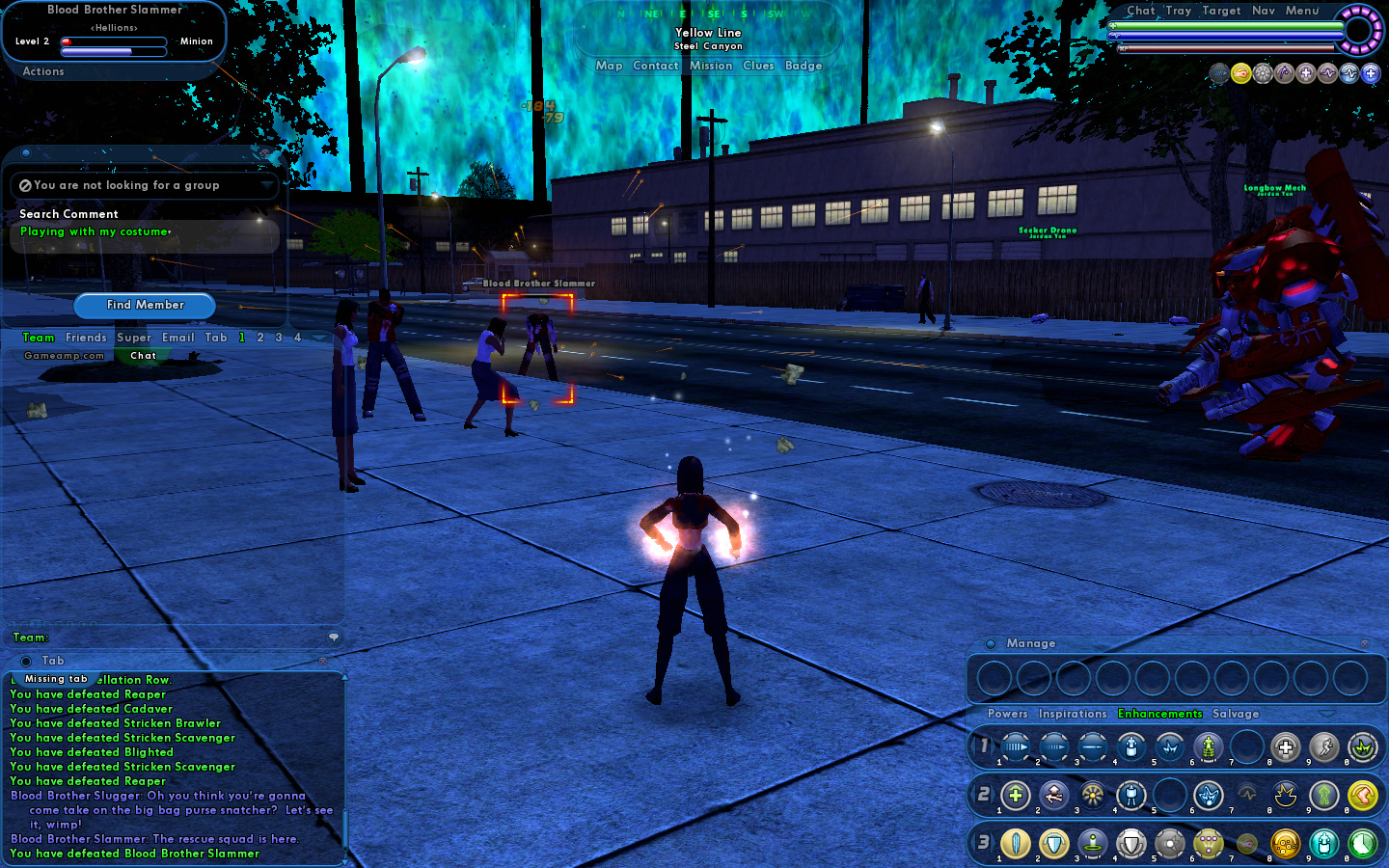Open the Chat menu in top bar
1389x868 pixels.
click(1141, 11)
